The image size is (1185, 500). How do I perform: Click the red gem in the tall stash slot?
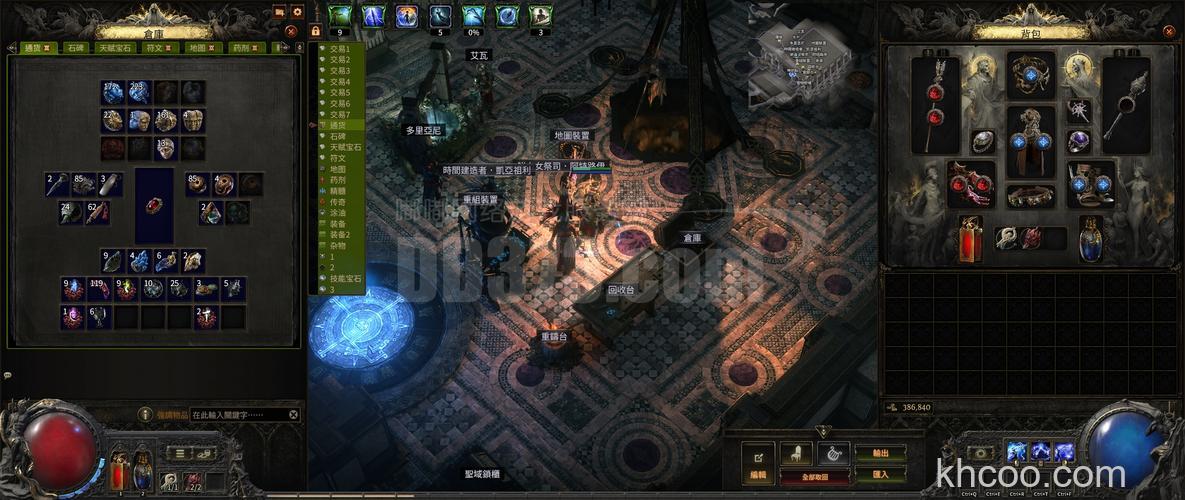coord(154,205)
